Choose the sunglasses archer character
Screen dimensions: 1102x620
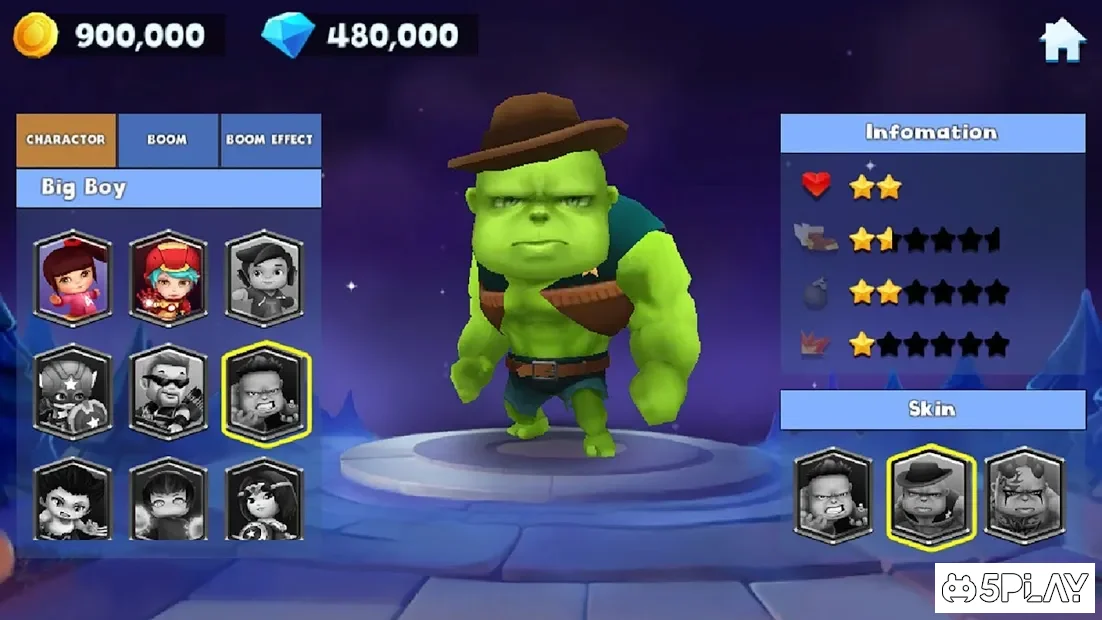[x=168, y=392]
